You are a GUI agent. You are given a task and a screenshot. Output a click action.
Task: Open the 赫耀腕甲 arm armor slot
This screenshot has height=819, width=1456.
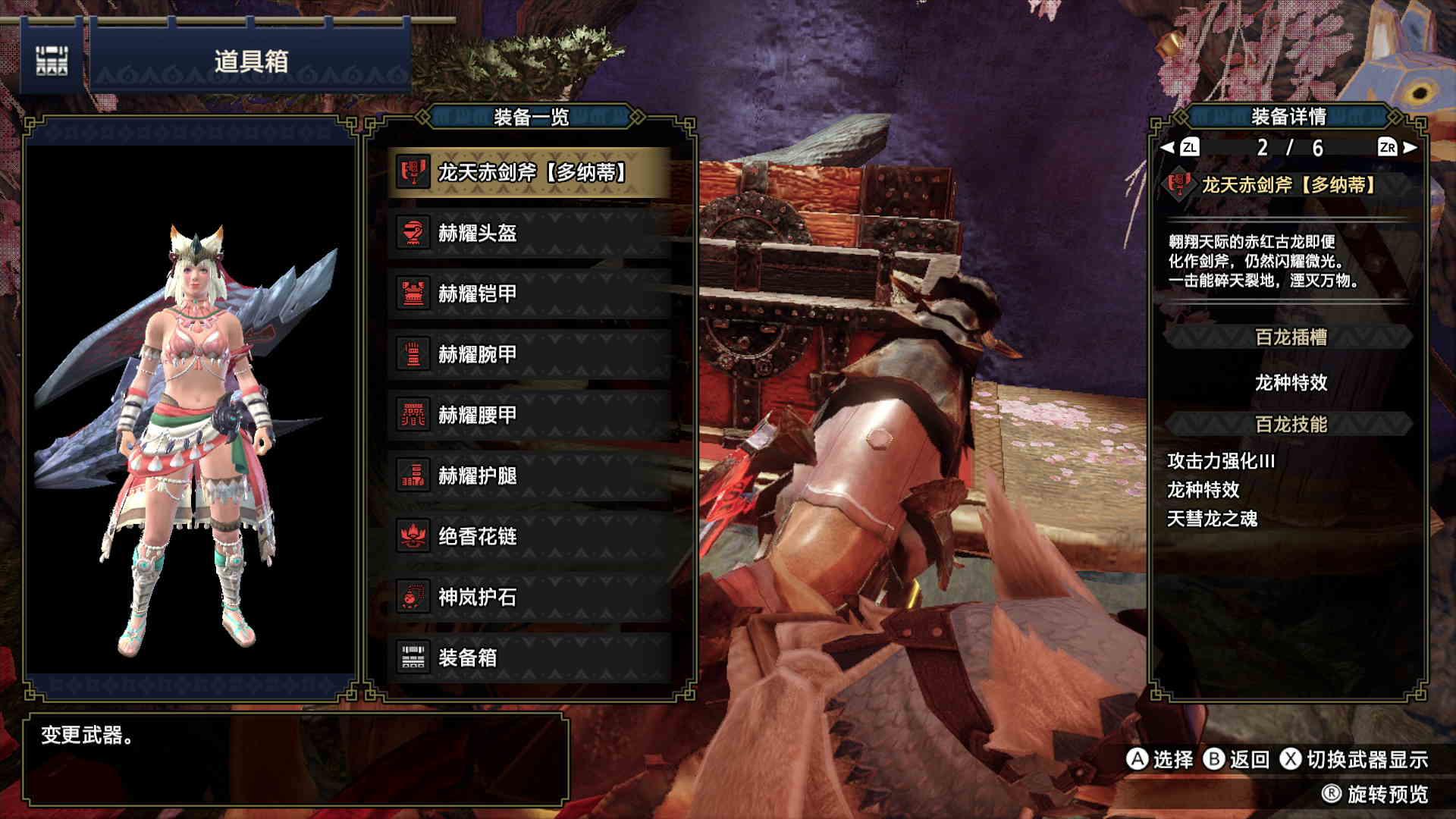tap(529, 355)
